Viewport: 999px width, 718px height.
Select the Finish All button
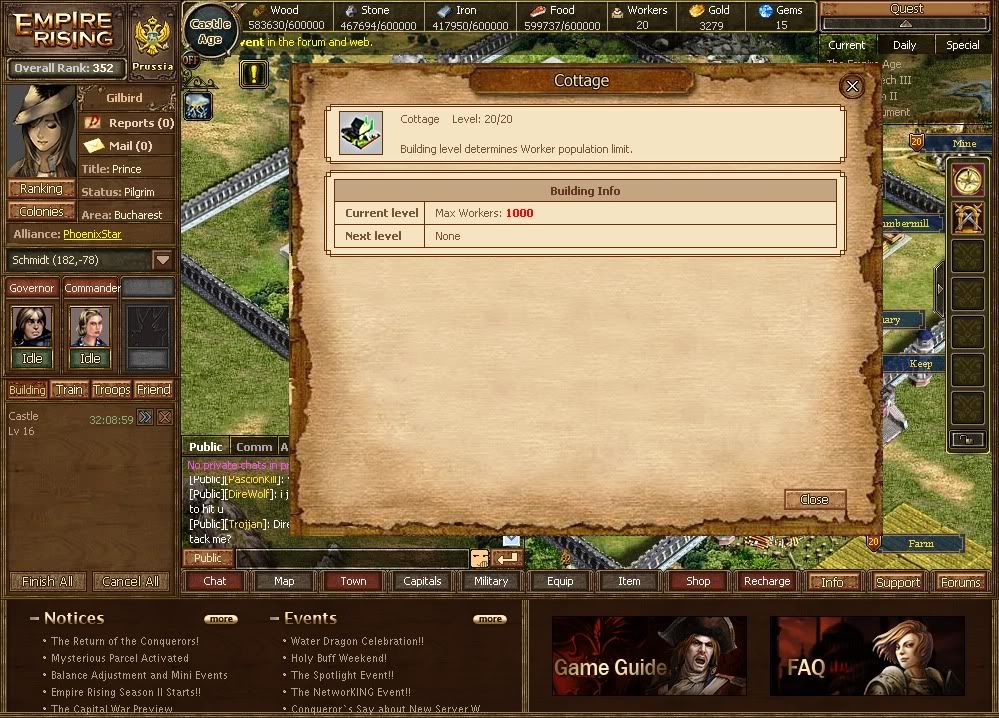pos(47,582)
